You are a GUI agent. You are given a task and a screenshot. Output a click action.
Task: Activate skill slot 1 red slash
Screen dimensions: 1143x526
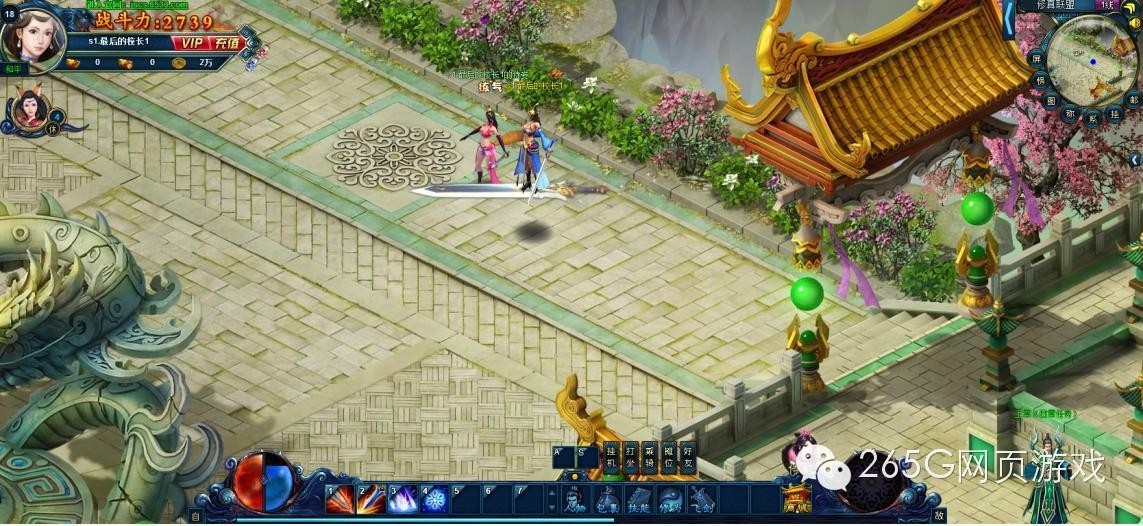click(x=338, y=498)
